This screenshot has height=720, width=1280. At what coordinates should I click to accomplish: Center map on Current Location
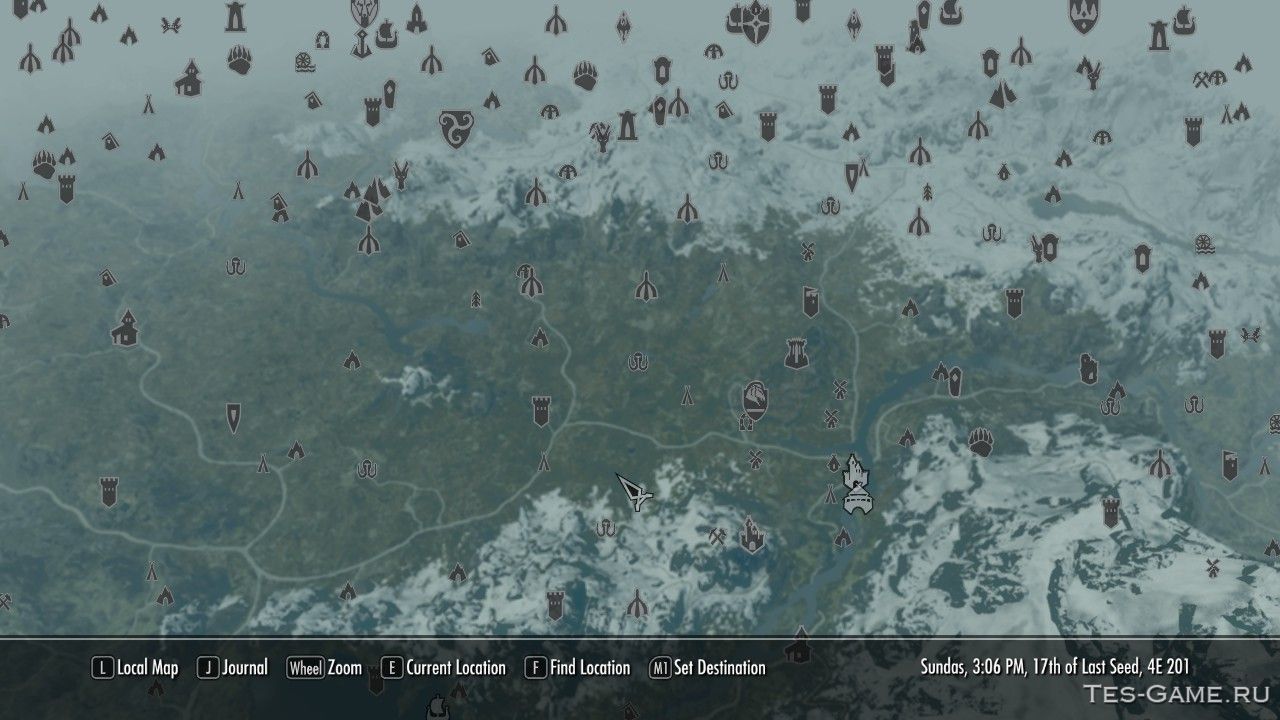(x=443, y=668)
